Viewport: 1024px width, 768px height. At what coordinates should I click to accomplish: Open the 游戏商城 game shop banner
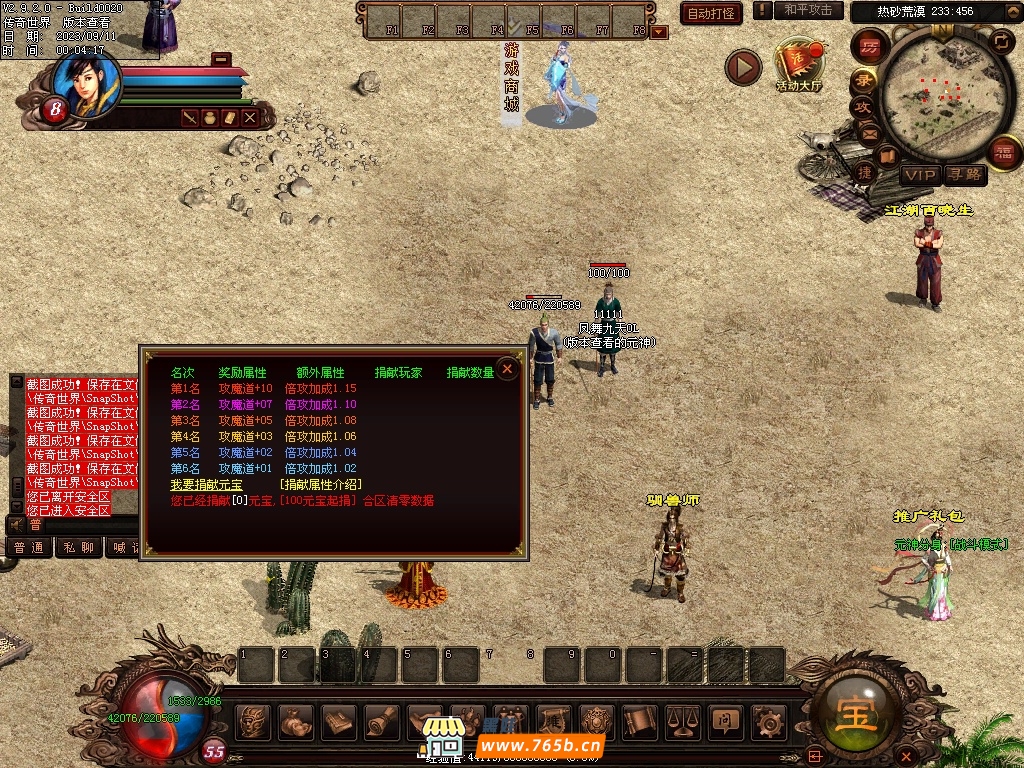tap(511, 76)
